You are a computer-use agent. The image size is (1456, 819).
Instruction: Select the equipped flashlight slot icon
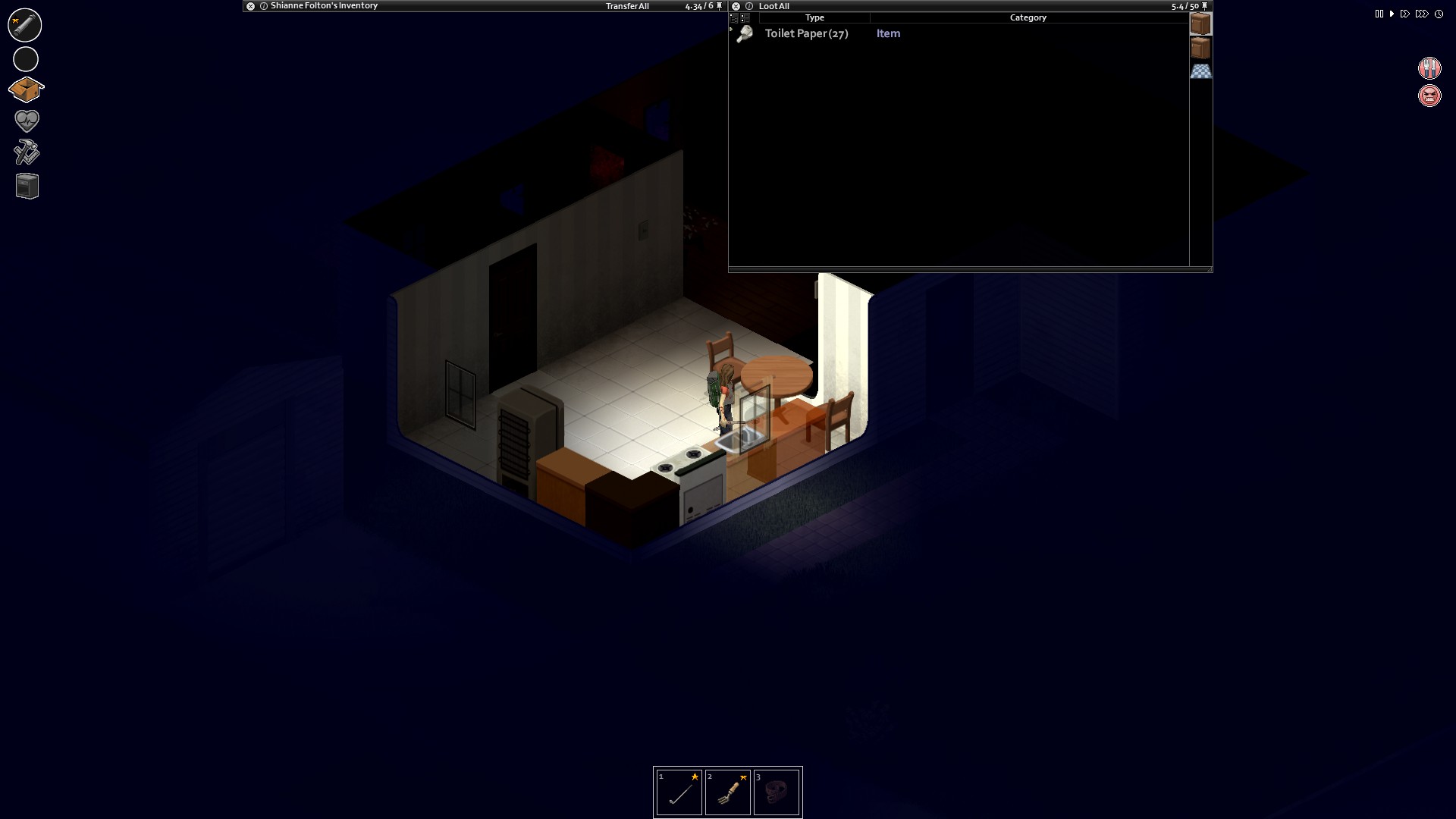tap(25, 25)
